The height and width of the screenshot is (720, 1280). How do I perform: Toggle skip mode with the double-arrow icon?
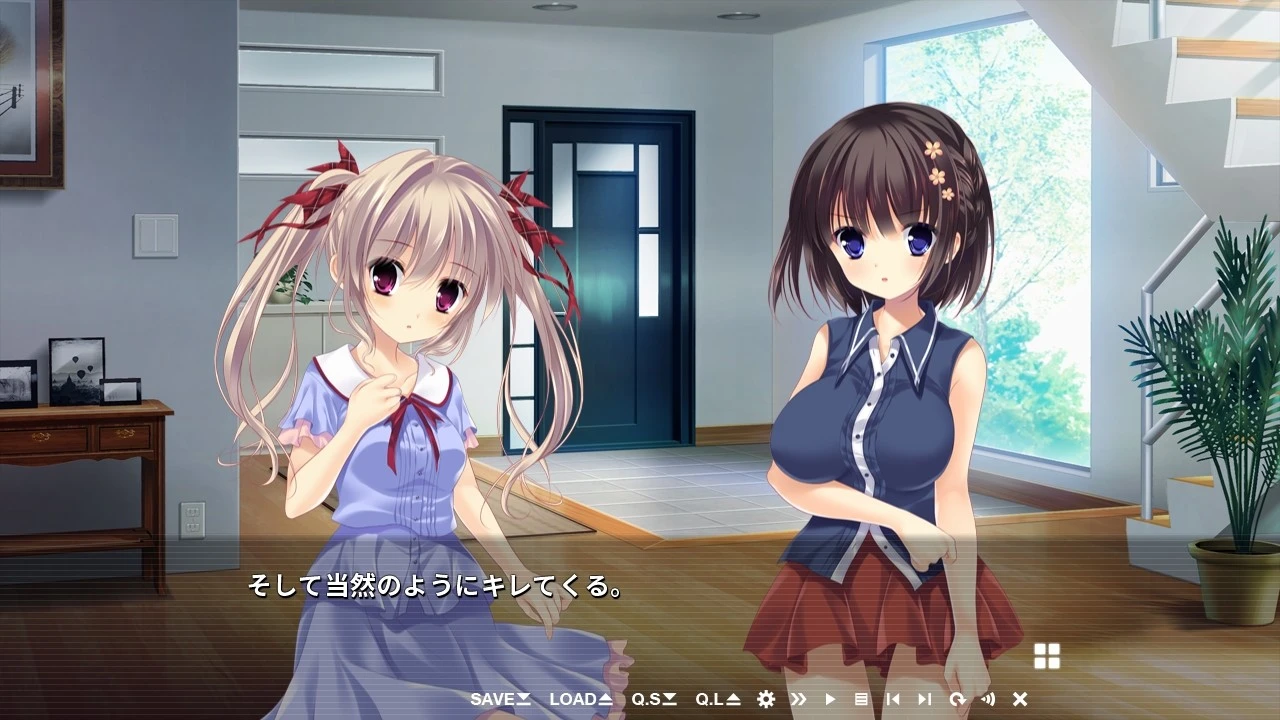[798, 700]
